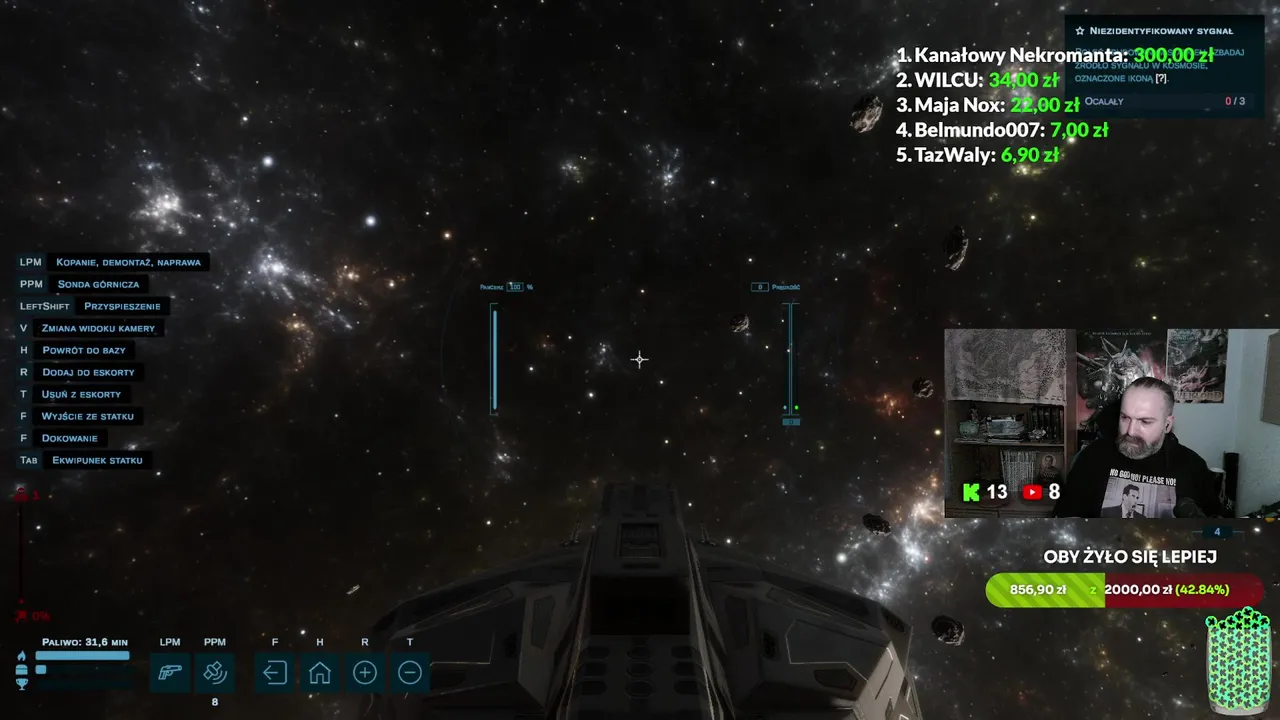Click the plus add-to-escort icon
The image size is (1280, 720).
click(365, 673)
